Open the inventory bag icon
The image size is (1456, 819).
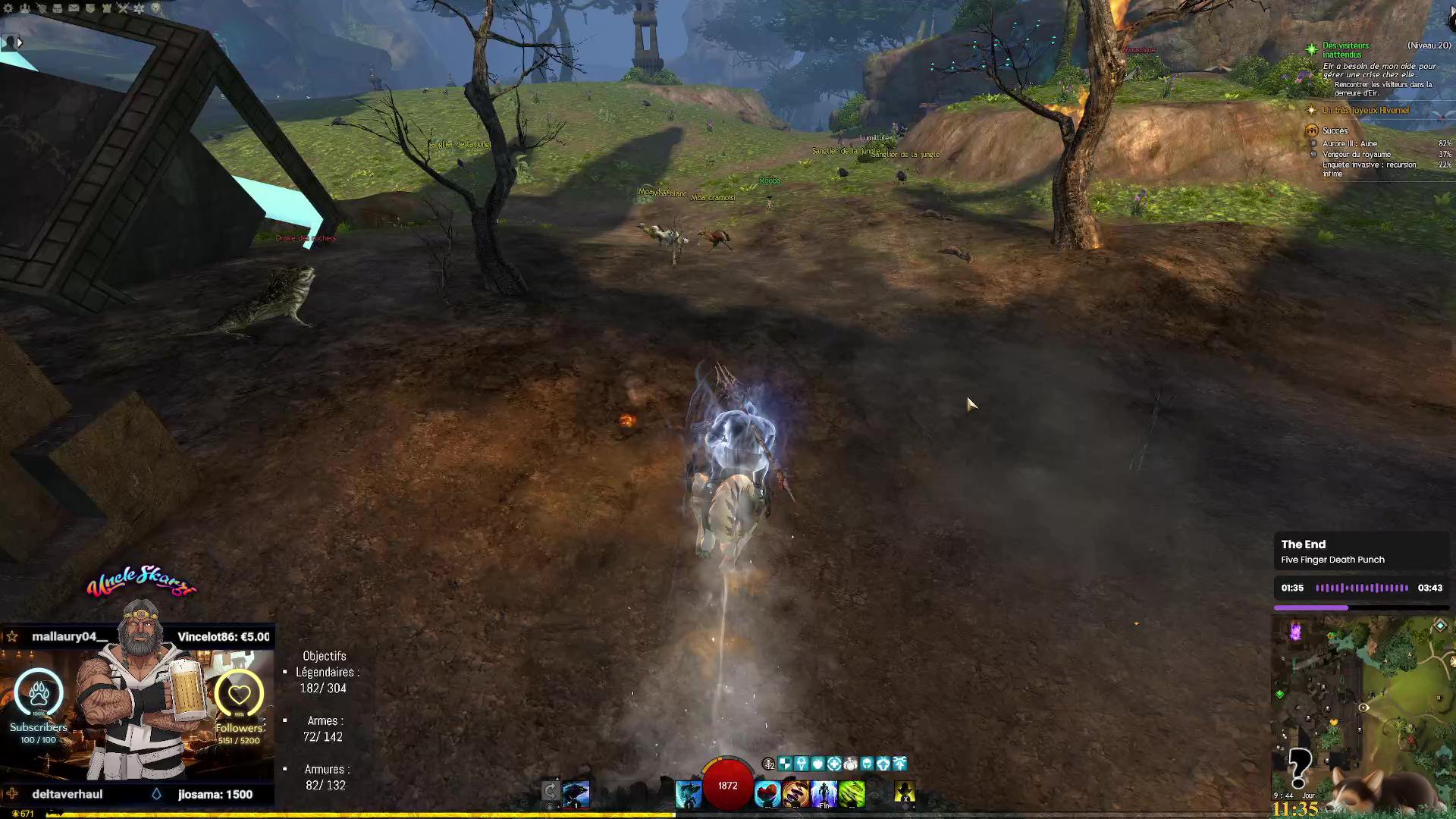[x=58, y=8]
